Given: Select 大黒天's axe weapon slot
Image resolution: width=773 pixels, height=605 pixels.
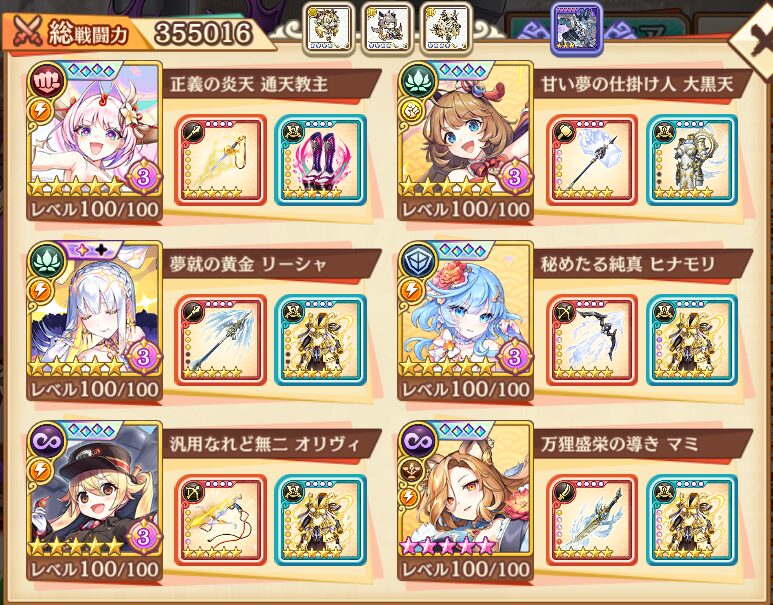Looking at the screenshot, I should [x=592, y=160].
